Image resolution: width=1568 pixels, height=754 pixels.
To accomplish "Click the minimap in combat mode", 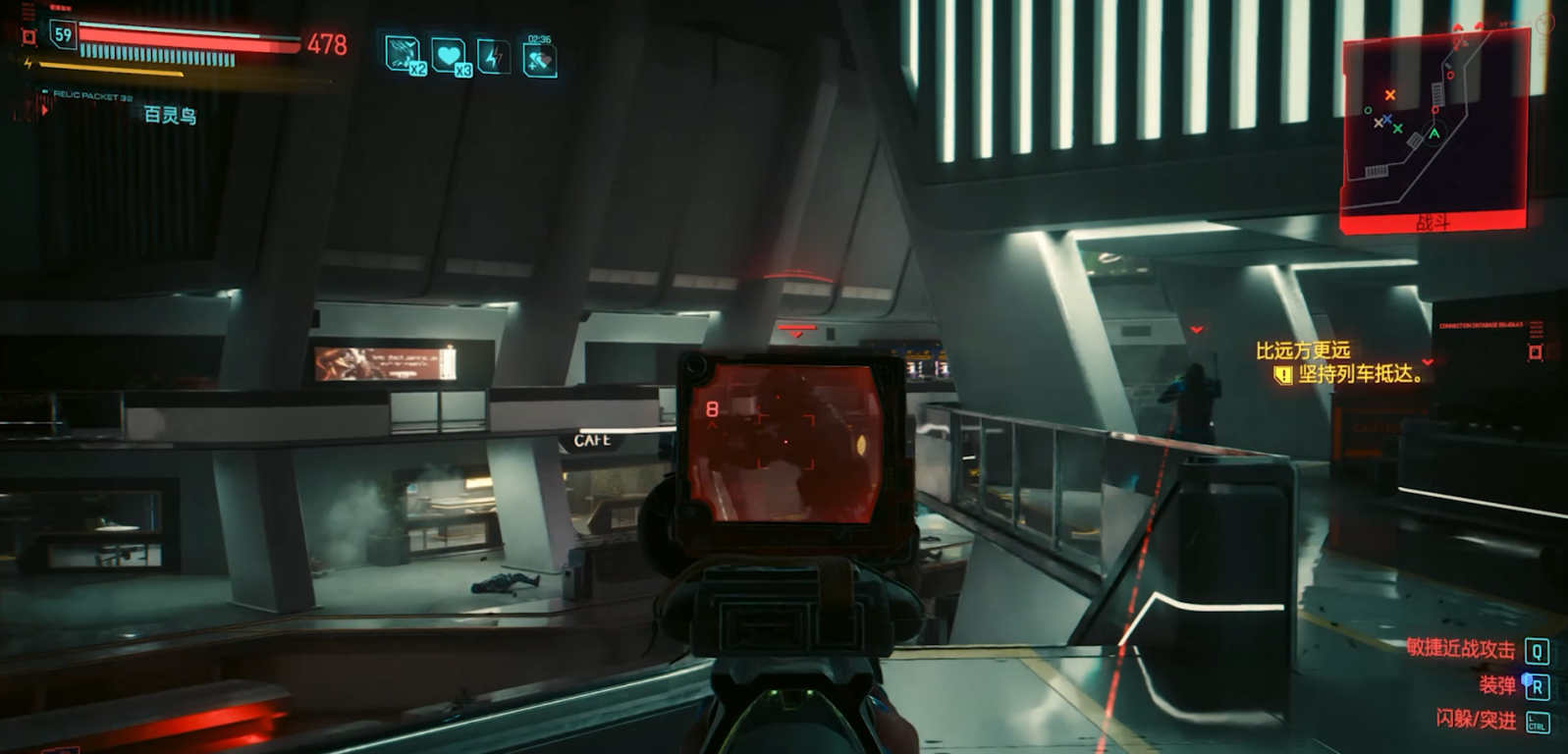I will tap(1433, 123).
